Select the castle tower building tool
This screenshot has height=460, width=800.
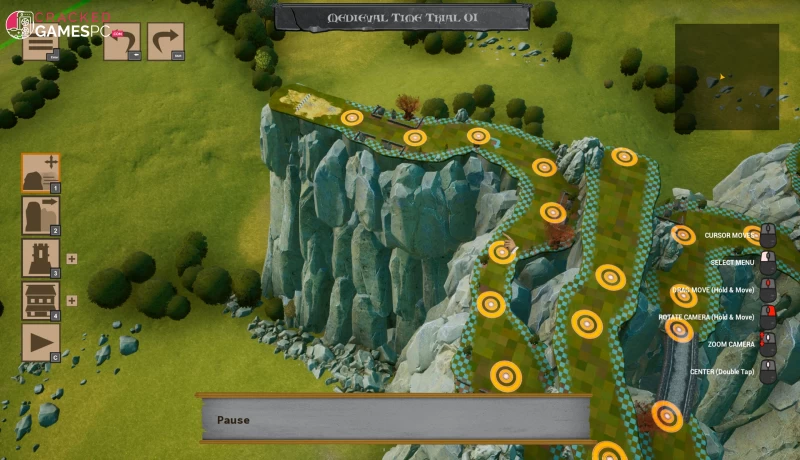tap(41, 258)
